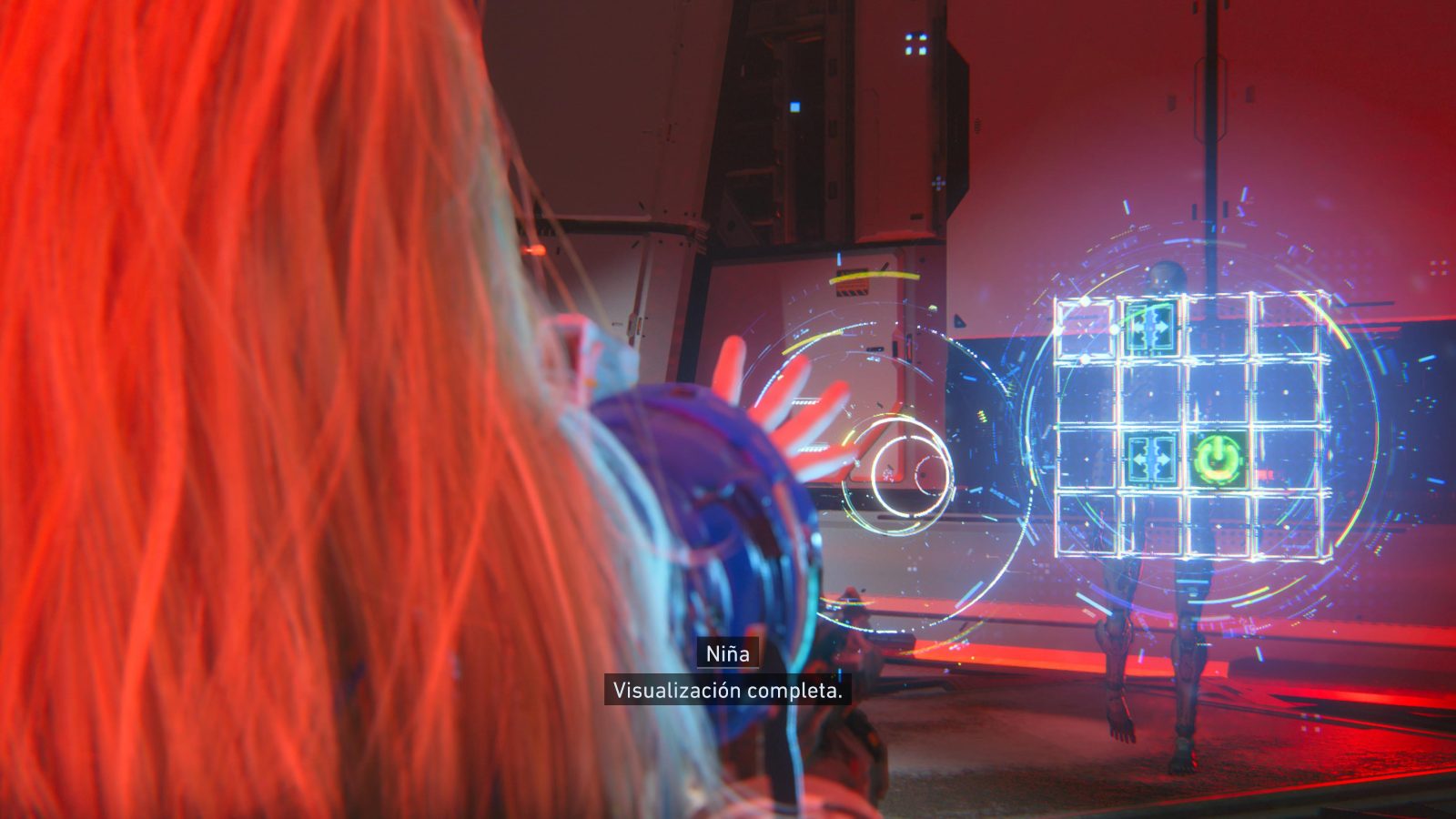Click the cursor-marked corner tile with four dots

pyautogui.click(x=1085, y=329)
